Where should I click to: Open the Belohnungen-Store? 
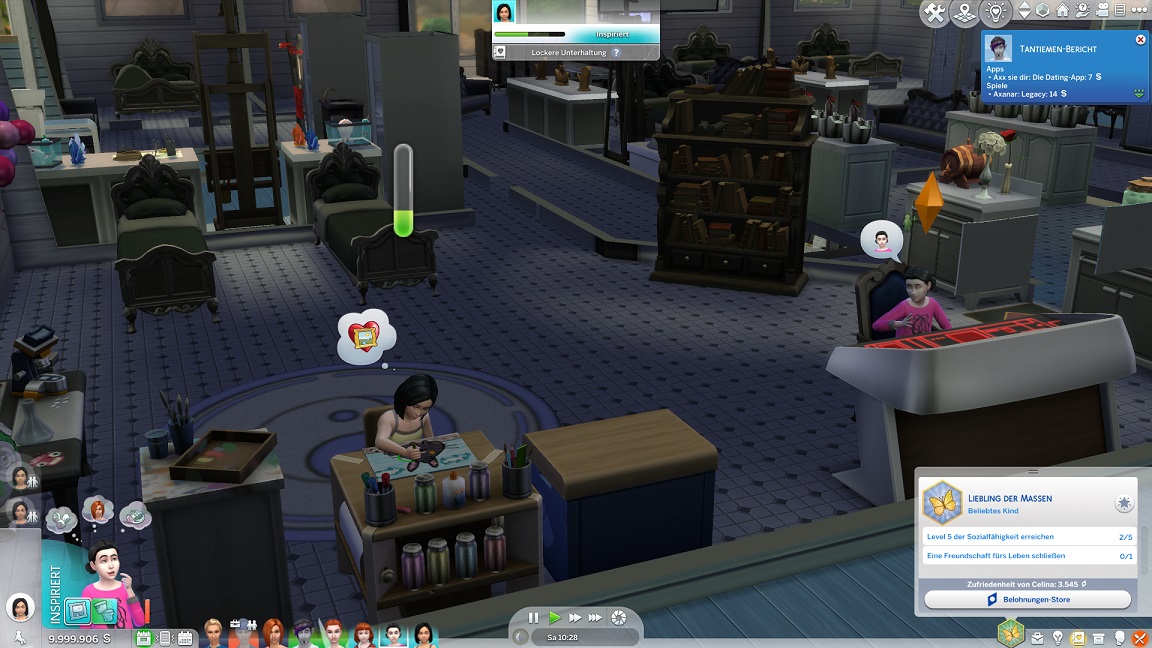click(1027, 600)
